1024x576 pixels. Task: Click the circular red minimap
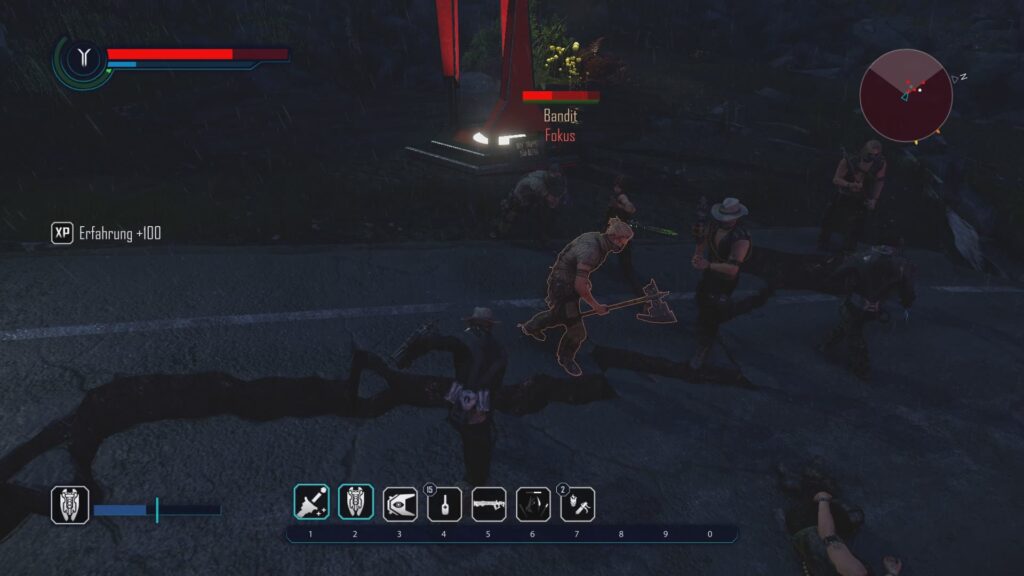[x=905, y=95]
